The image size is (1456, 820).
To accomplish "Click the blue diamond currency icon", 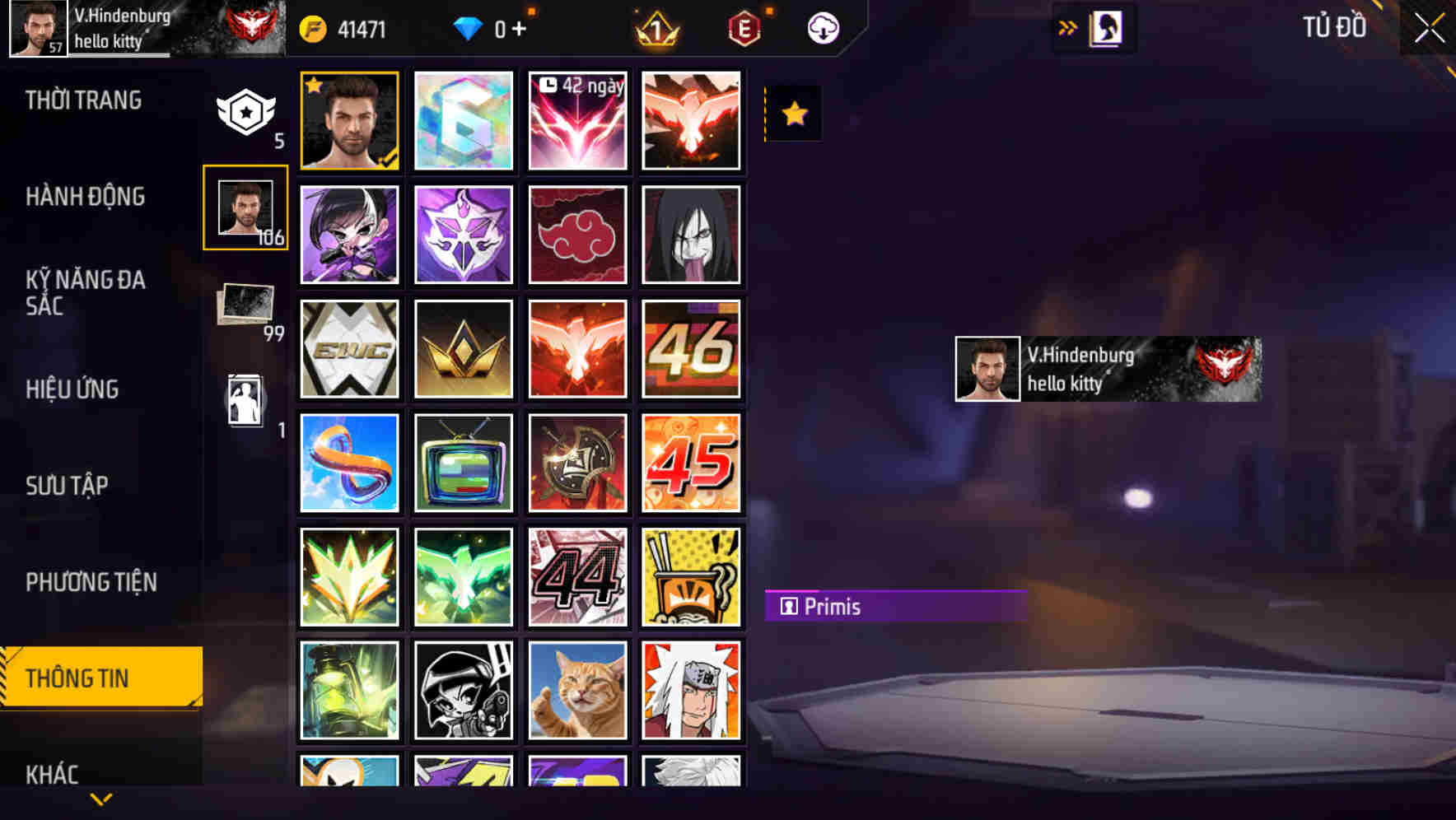I will 467,27.
